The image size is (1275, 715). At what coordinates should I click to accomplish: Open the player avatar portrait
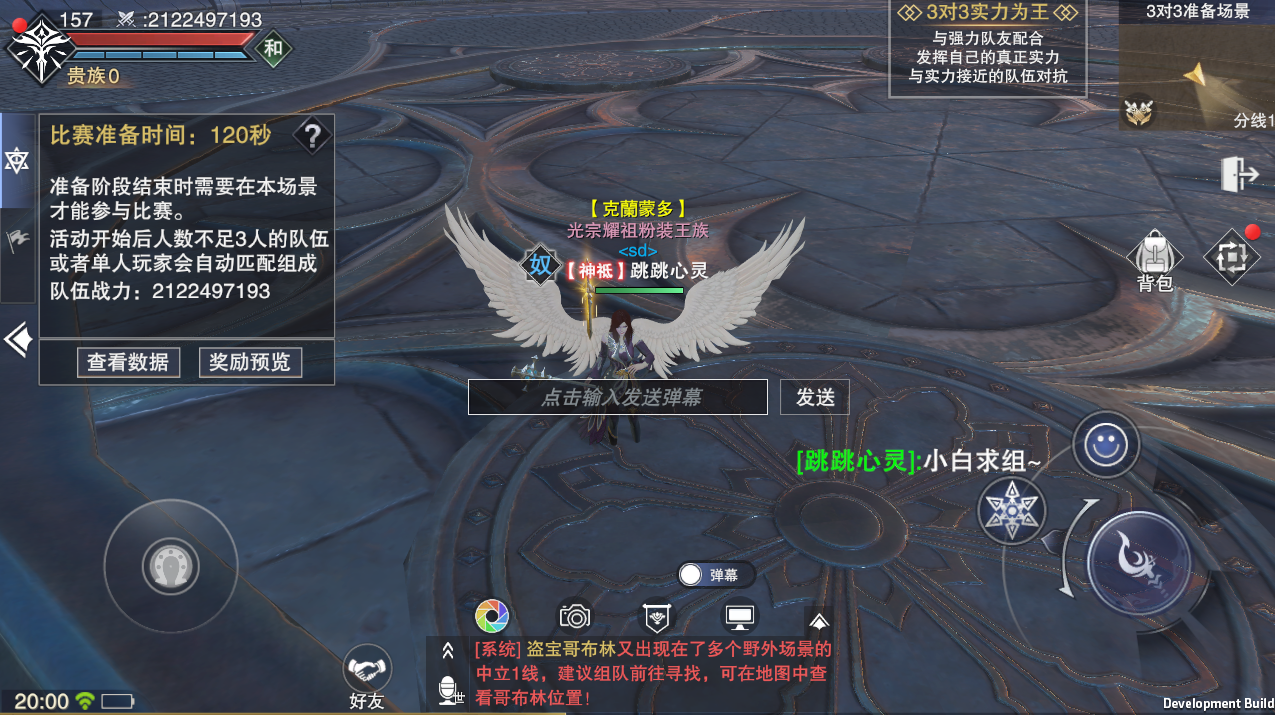[x=40, y=48]
